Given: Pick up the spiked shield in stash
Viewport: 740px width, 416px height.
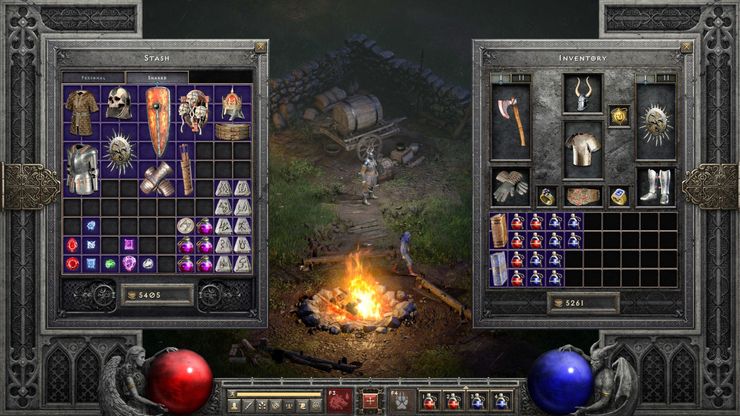Looking at the screenshot, I should pos(120,152).
